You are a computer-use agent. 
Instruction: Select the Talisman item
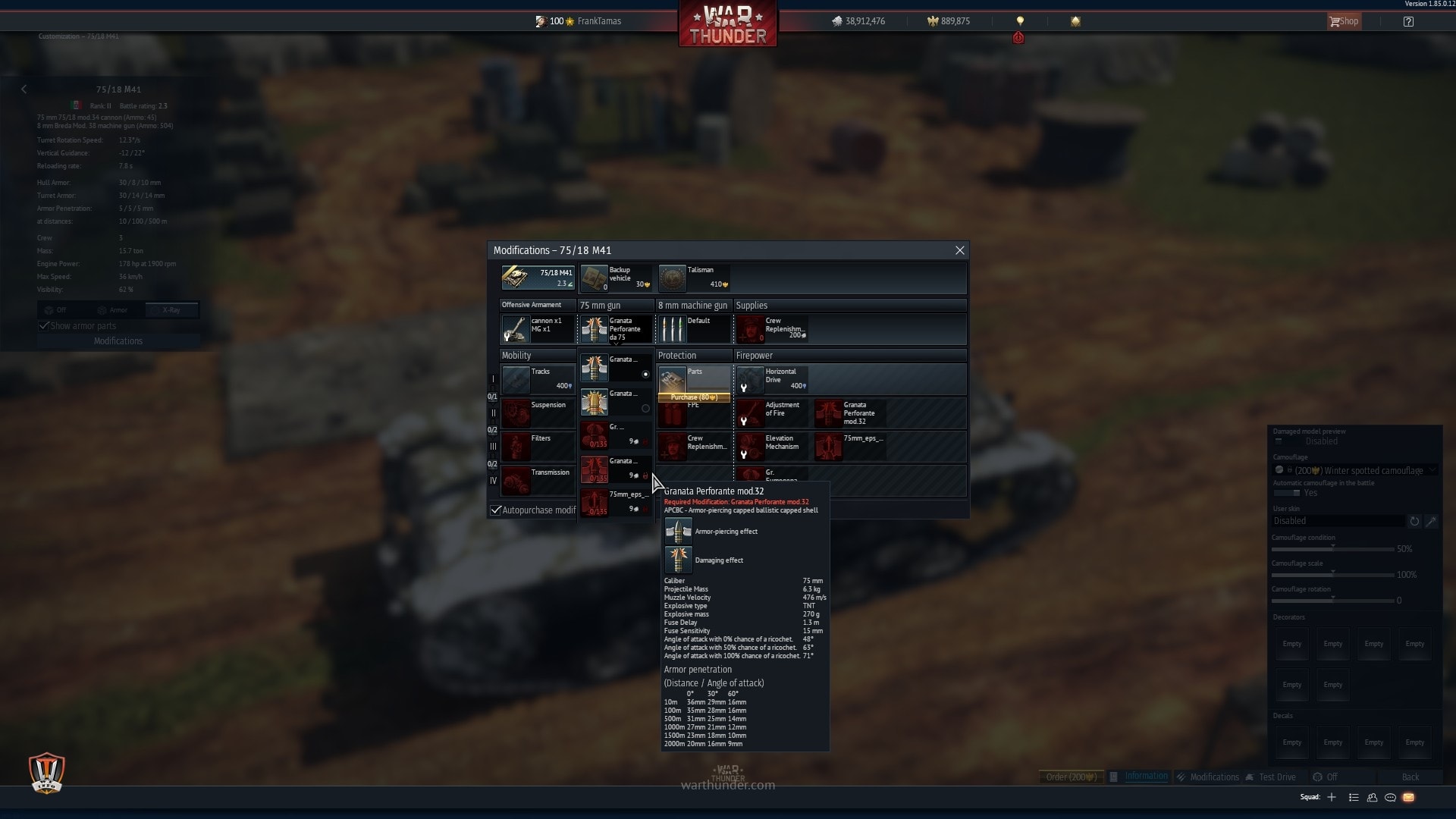click(x=694, y=278)
